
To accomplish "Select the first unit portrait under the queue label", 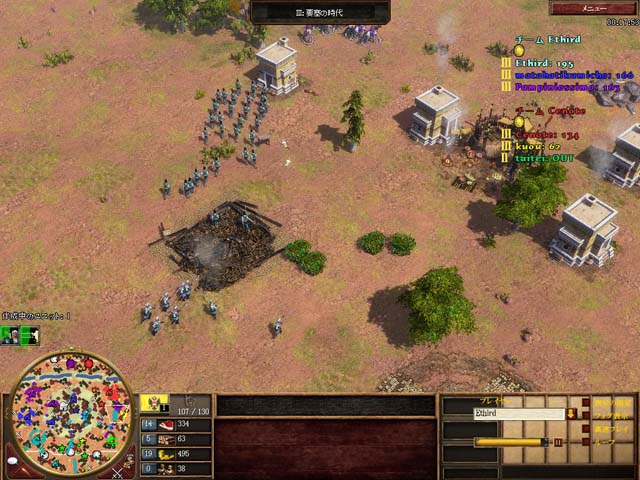I will click(9, 334).
